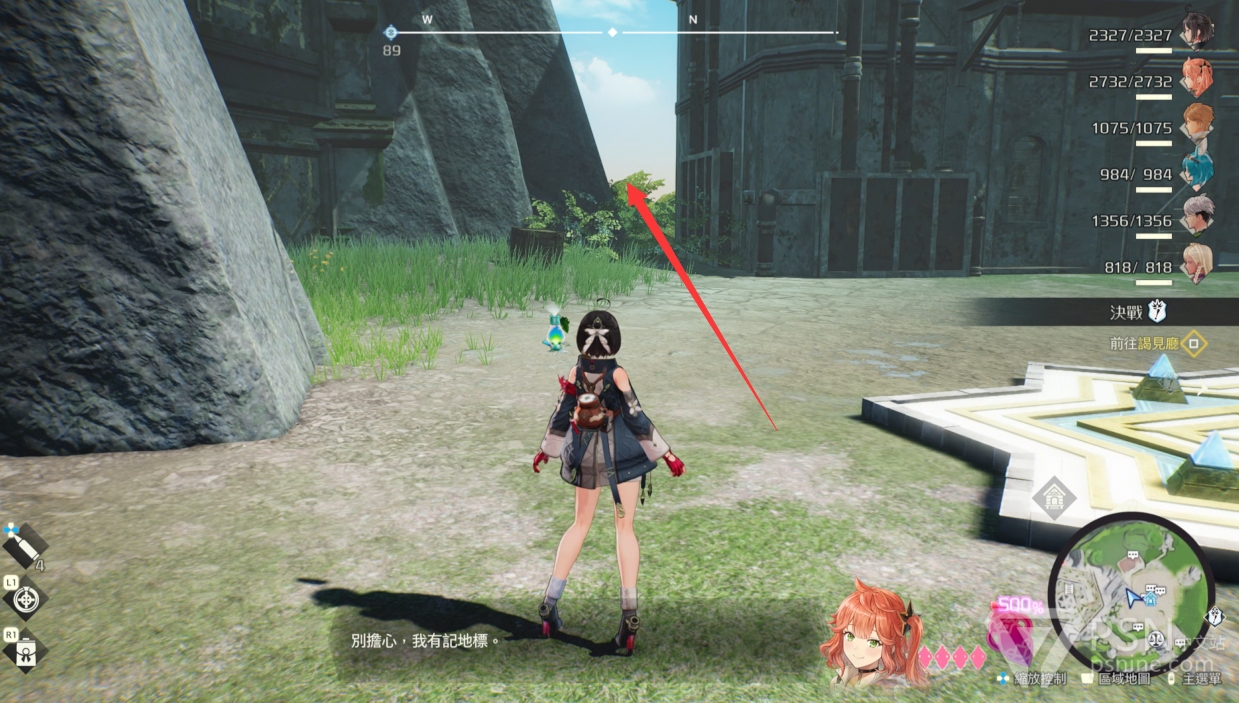Click the blue diamond compass waypoint marker
This screenshot has height=703, width=1239.
(391, 33)
